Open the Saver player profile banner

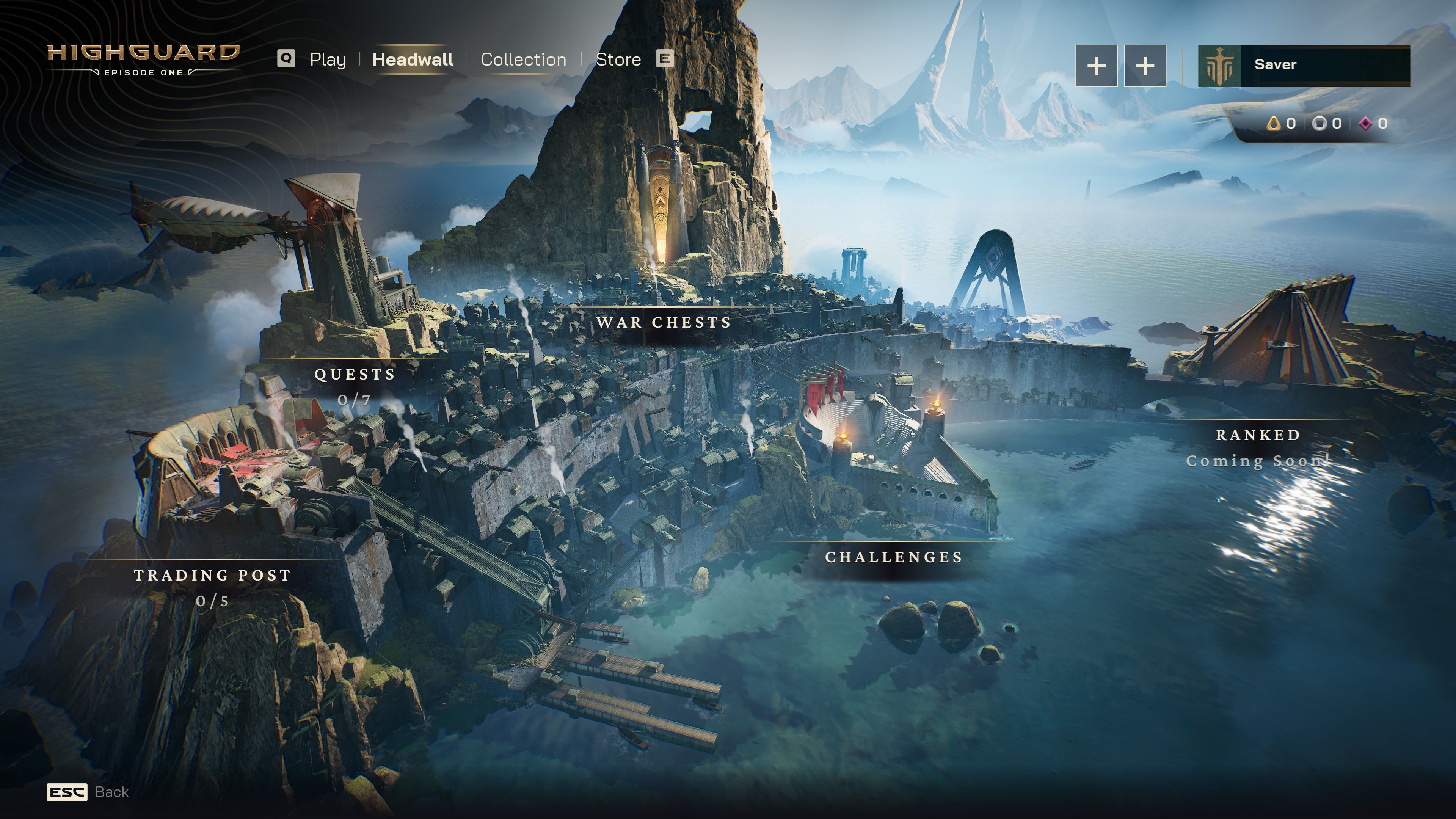tap(1304, 65)
